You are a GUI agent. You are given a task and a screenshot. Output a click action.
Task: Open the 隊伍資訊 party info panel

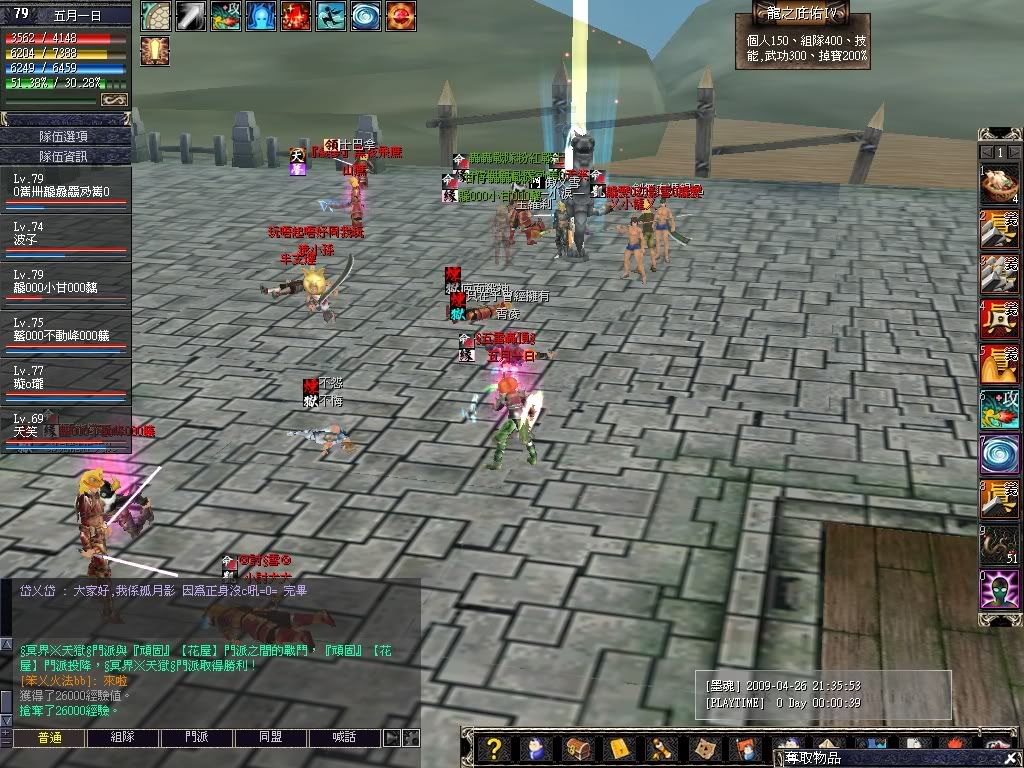pyautogui.click(x=64, y=156)
